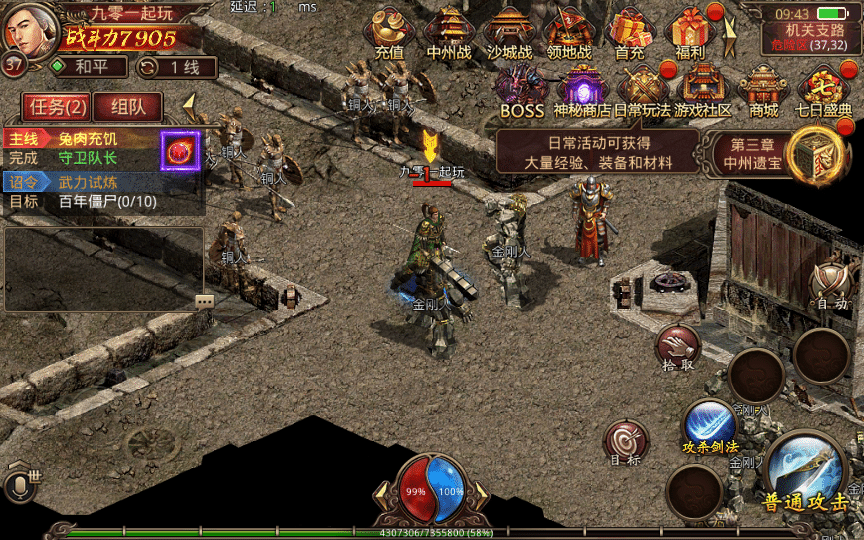Viewport: 864px width, 540px height.
Task: Tap the 拾取 pickup button
Action: click(x=678, y=350)
